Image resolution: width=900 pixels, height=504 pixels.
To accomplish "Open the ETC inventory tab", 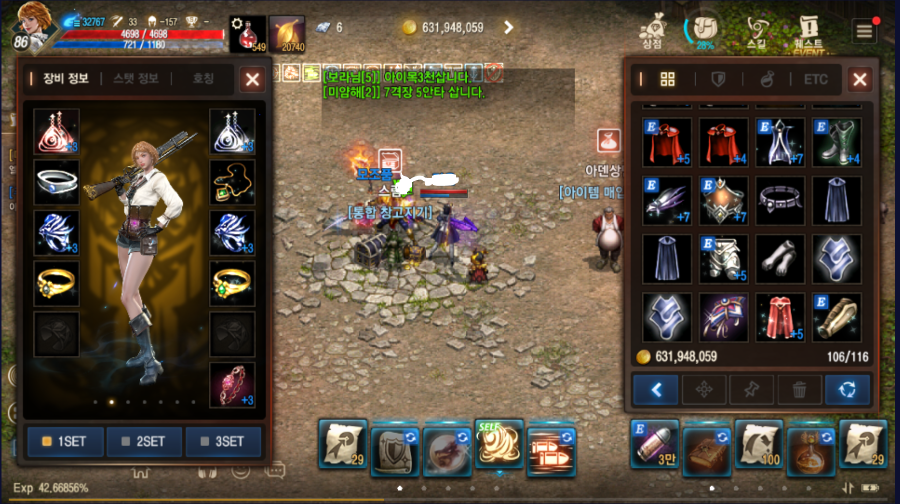I will coord(816,79).
